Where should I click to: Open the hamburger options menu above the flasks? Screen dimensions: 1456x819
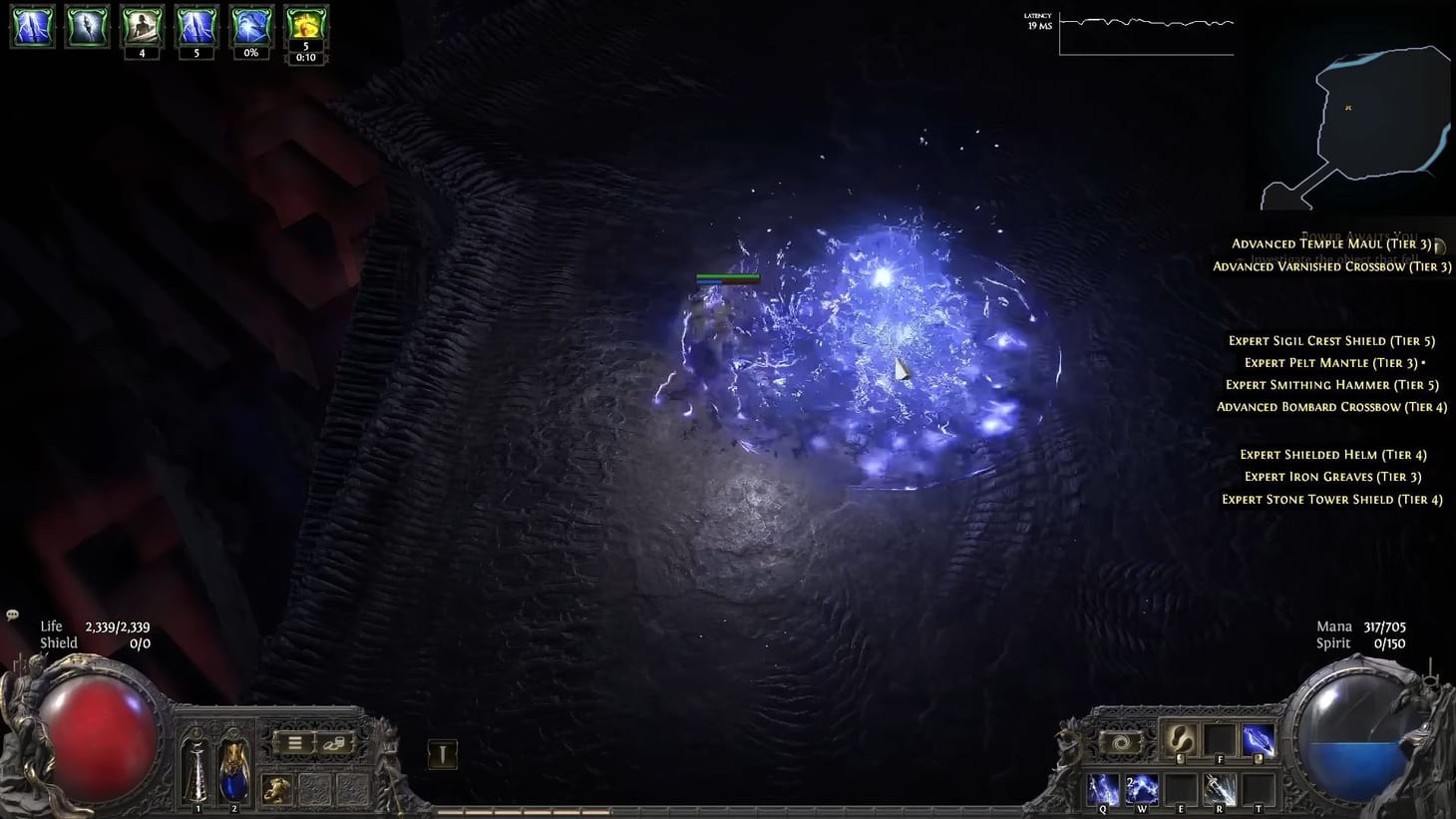point(295,742)
